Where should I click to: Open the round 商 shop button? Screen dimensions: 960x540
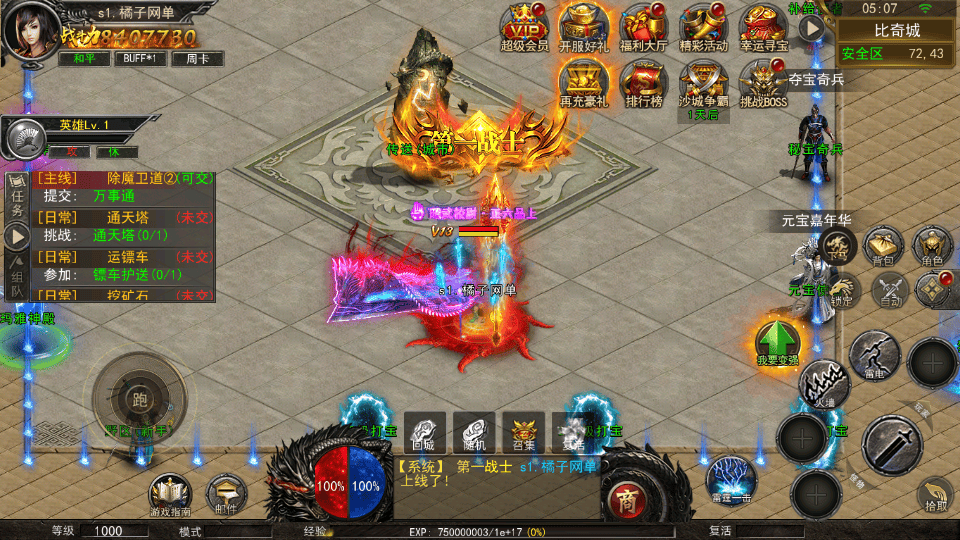pyautogui.click(x=627, y=499)
